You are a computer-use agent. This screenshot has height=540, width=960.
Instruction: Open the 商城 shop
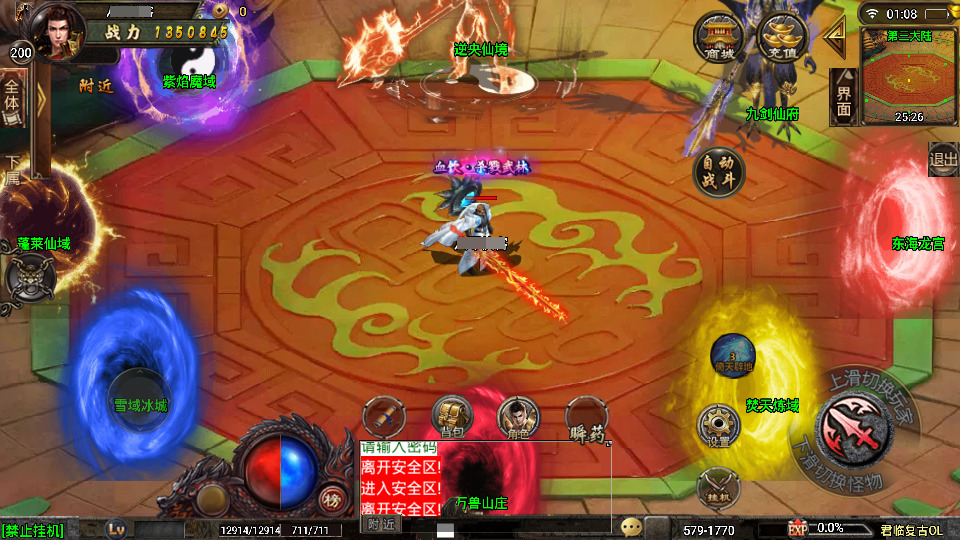(x=717, y=40)
